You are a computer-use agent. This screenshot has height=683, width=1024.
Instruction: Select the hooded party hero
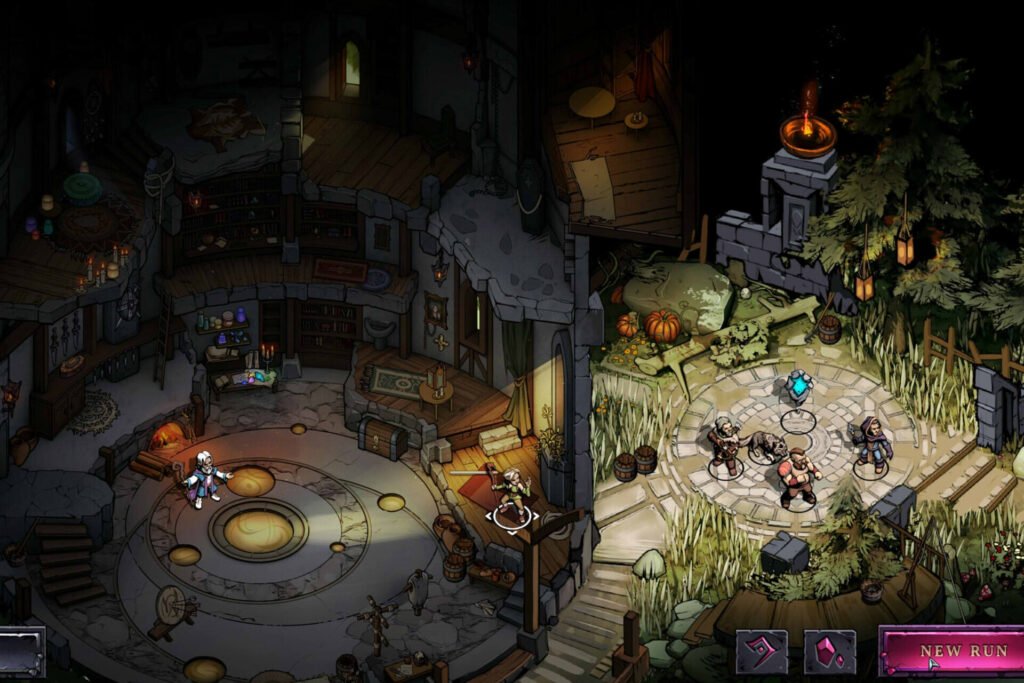872,445
